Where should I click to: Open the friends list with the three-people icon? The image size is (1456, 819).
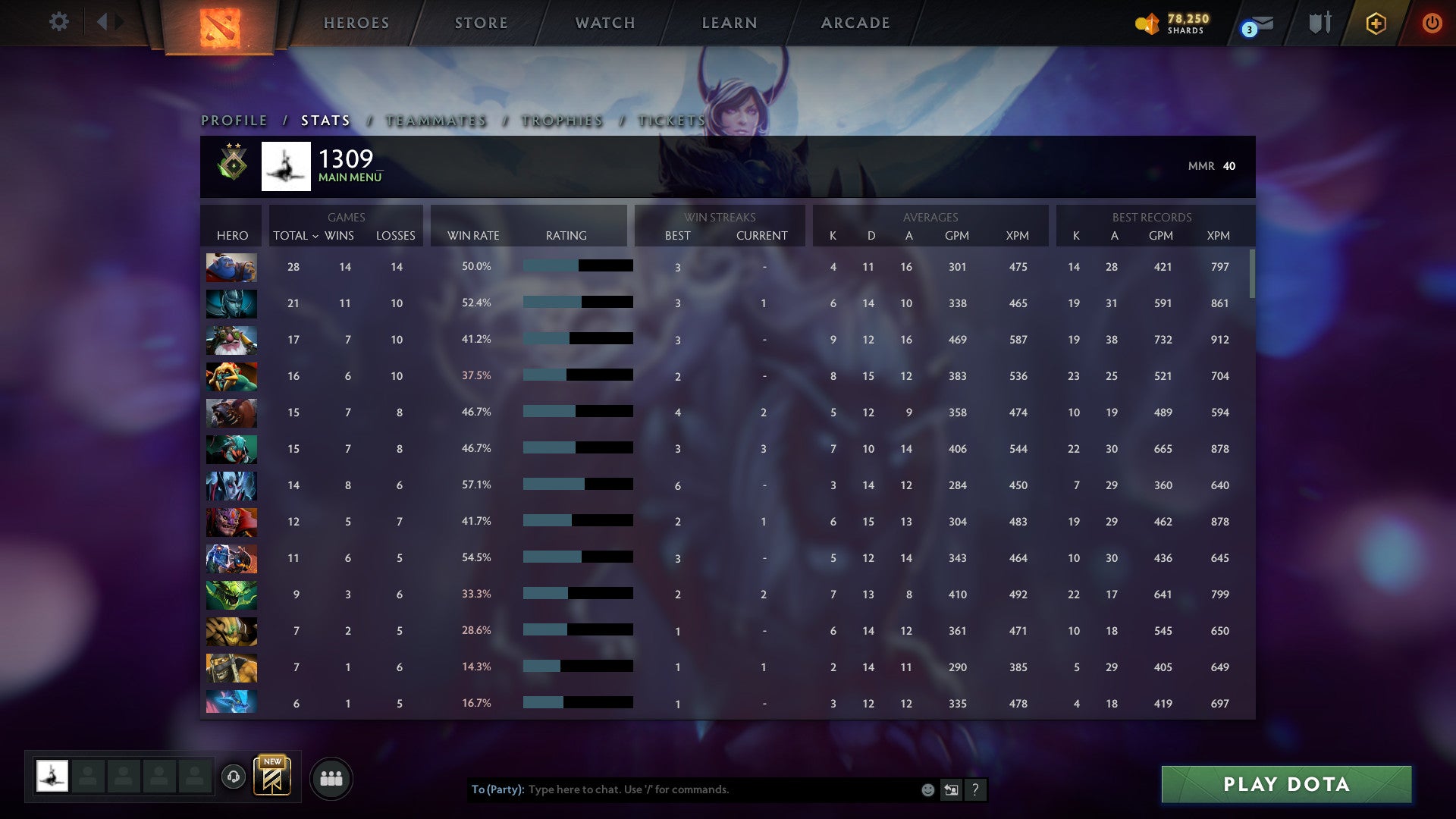[332, 777]
